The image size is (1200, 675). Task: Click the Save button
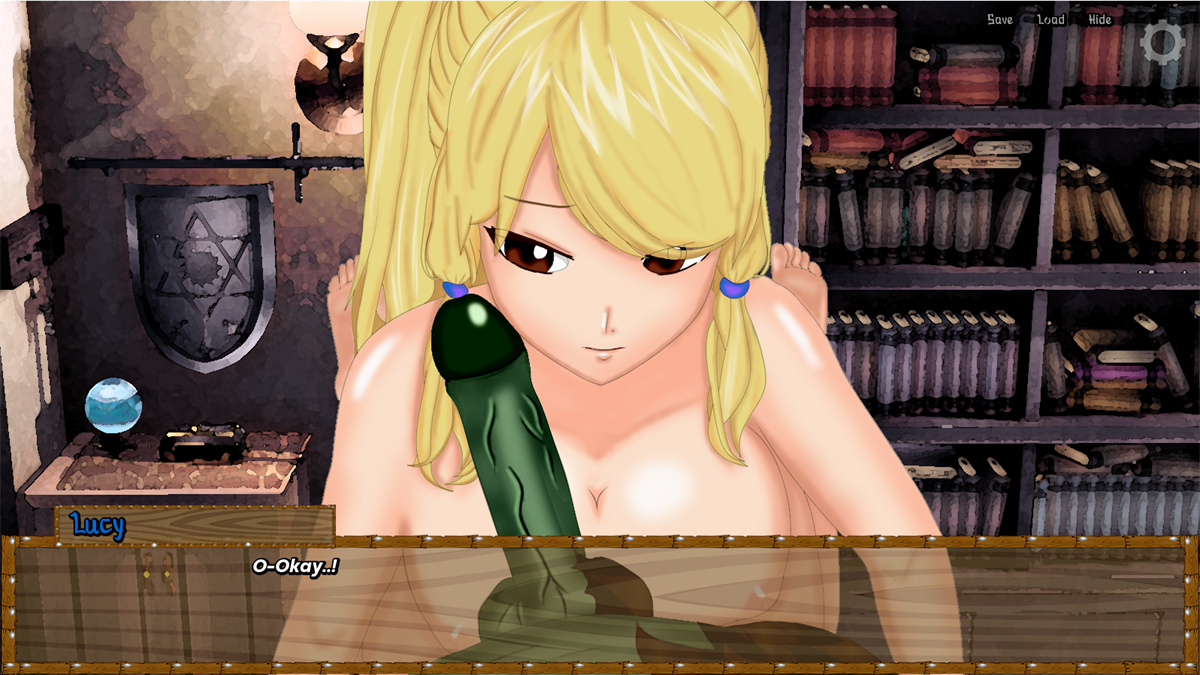[999, 20]
